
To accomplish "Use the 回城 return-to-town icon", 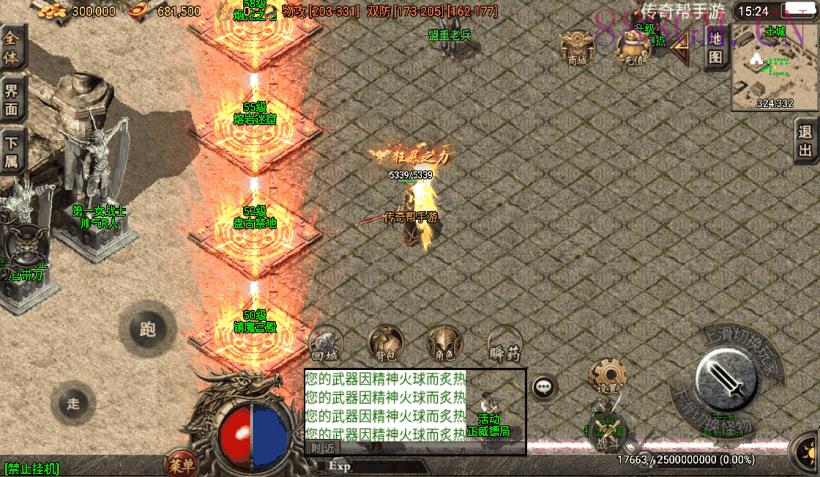I will (325, 344).
